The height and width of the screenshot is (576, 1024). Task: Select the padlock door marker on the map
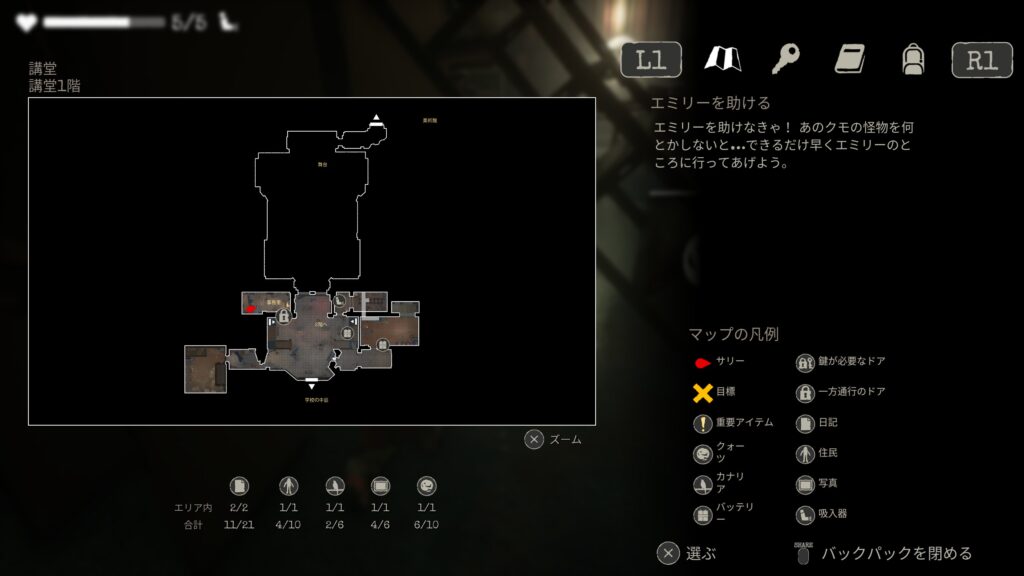[284, 316]
